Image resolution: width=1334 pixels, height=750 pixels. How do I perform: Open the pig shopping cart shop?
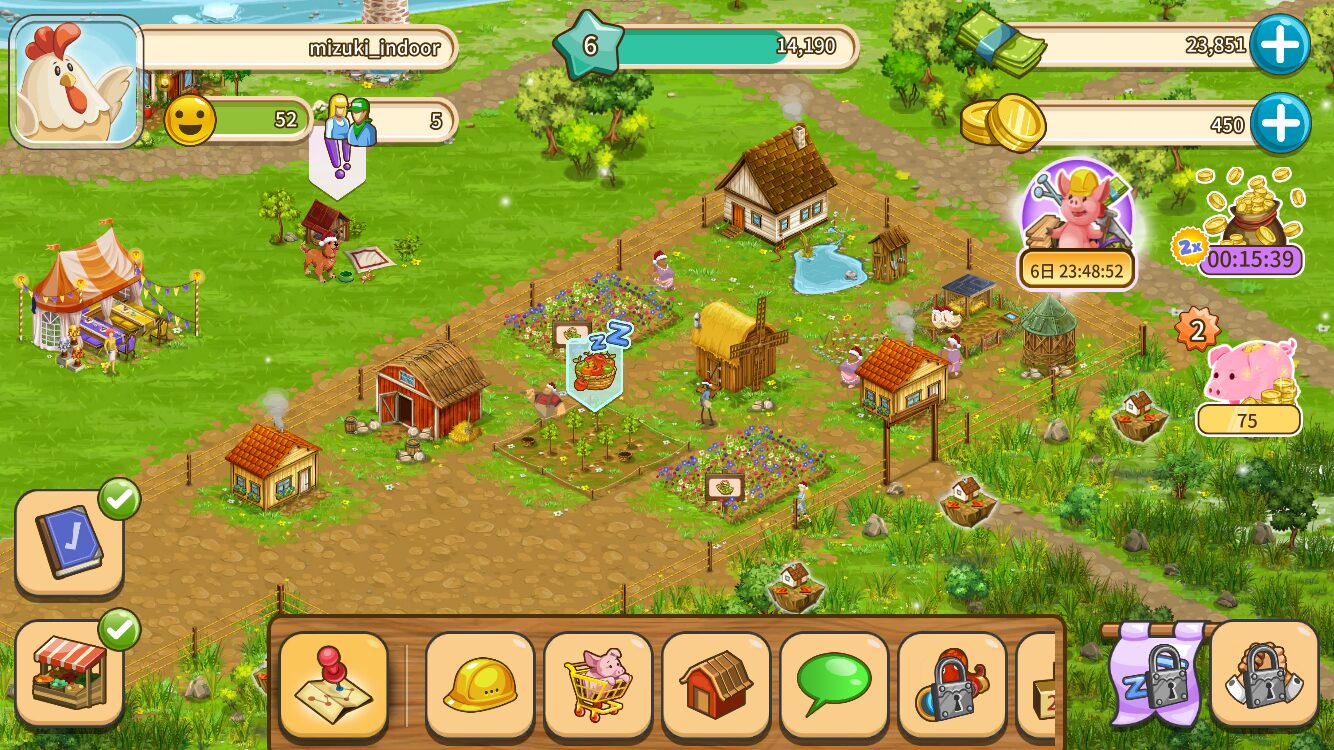pos(598,685)
